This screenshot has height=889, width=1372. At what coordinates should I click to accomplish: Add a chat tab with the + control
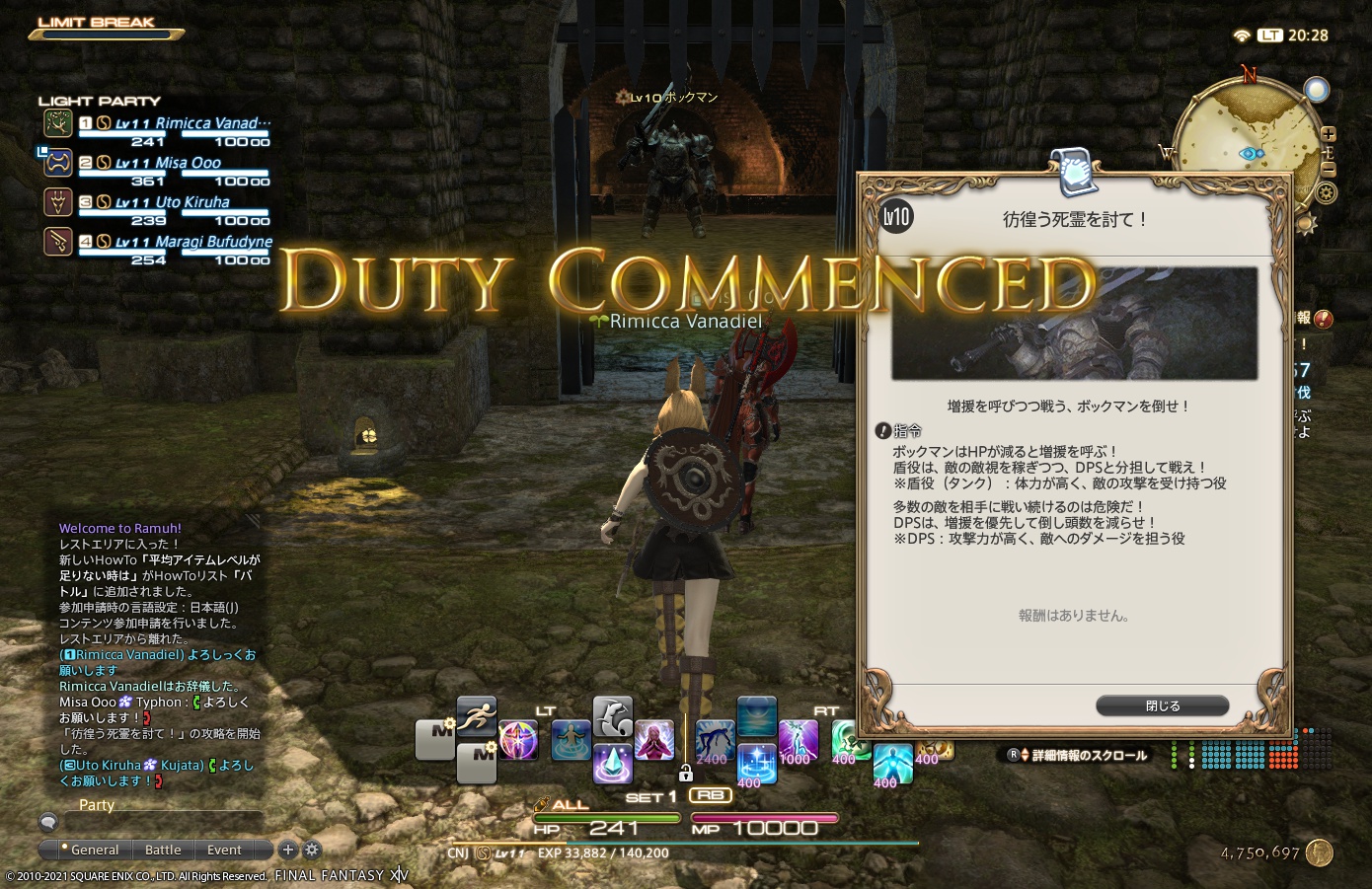point(287,850)
